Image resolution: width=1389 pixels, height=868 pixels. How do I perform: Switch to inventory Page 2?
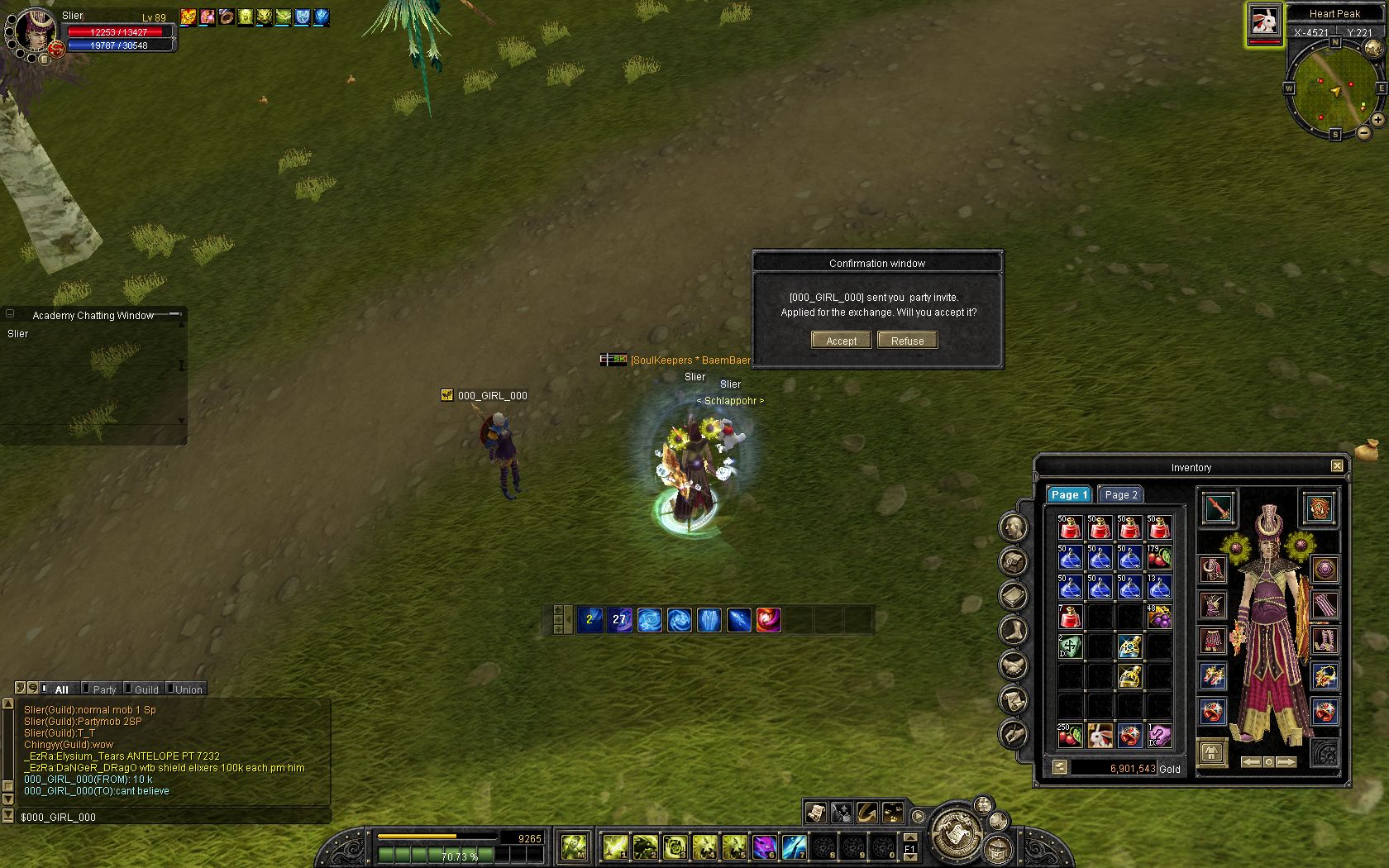pyautogui.click(x=1121, y=494)
